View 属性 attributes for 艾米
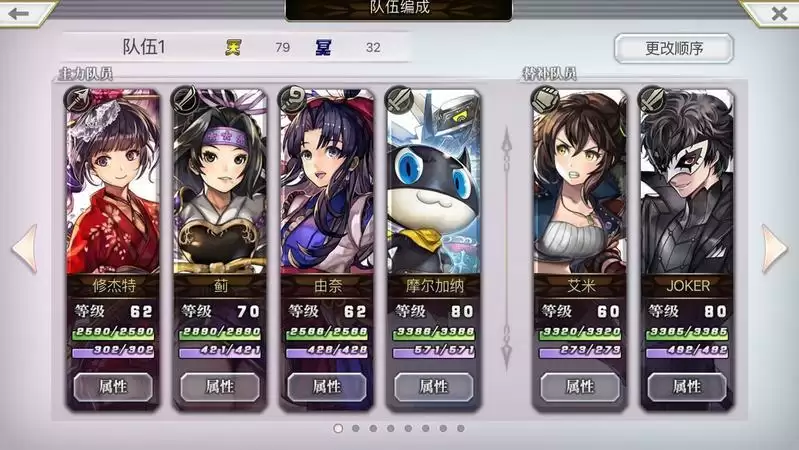This screenshot has height=450, width=799. click(x=580, y=386)
